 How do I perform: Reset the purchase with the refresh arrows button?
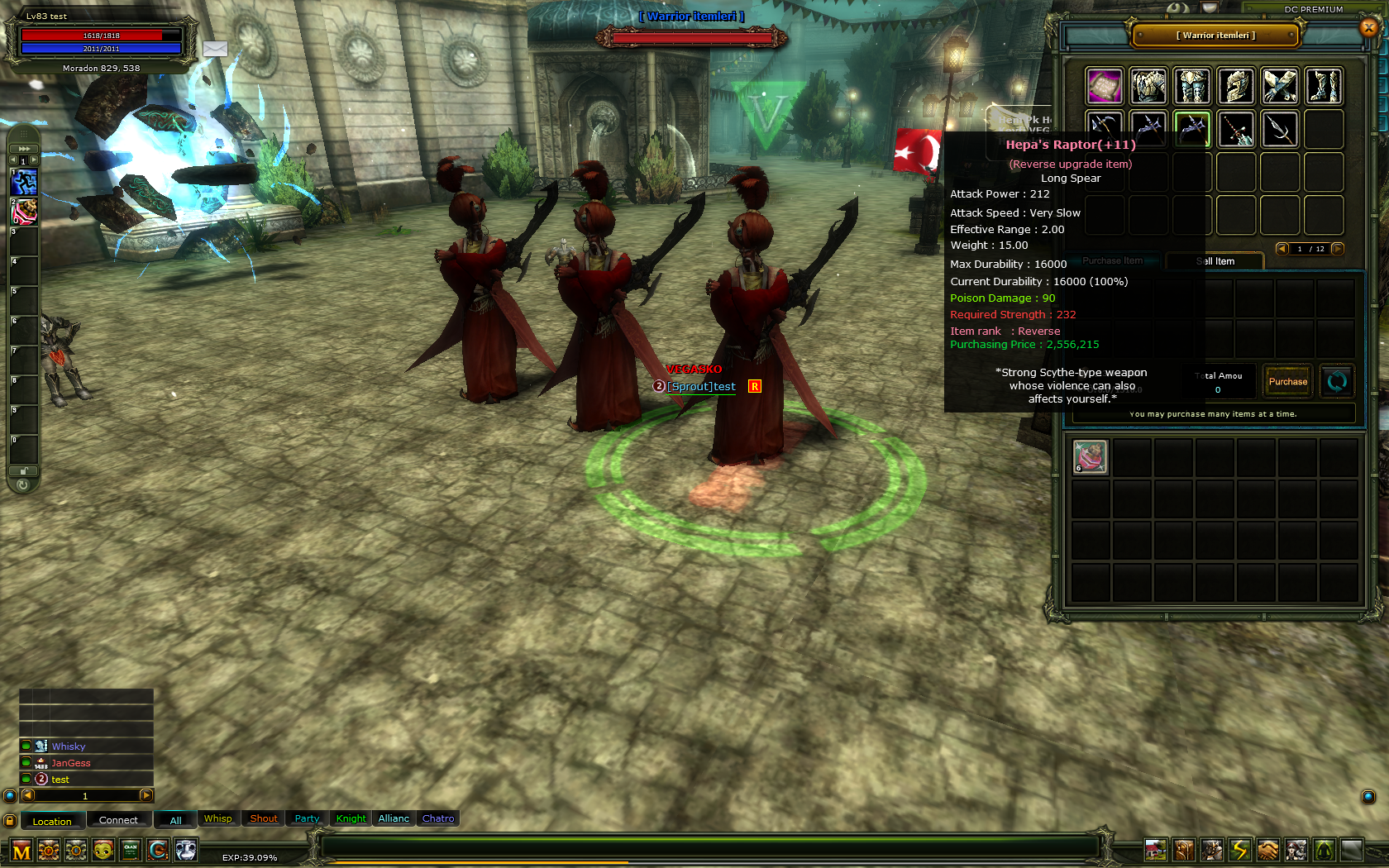point(1337,381)
